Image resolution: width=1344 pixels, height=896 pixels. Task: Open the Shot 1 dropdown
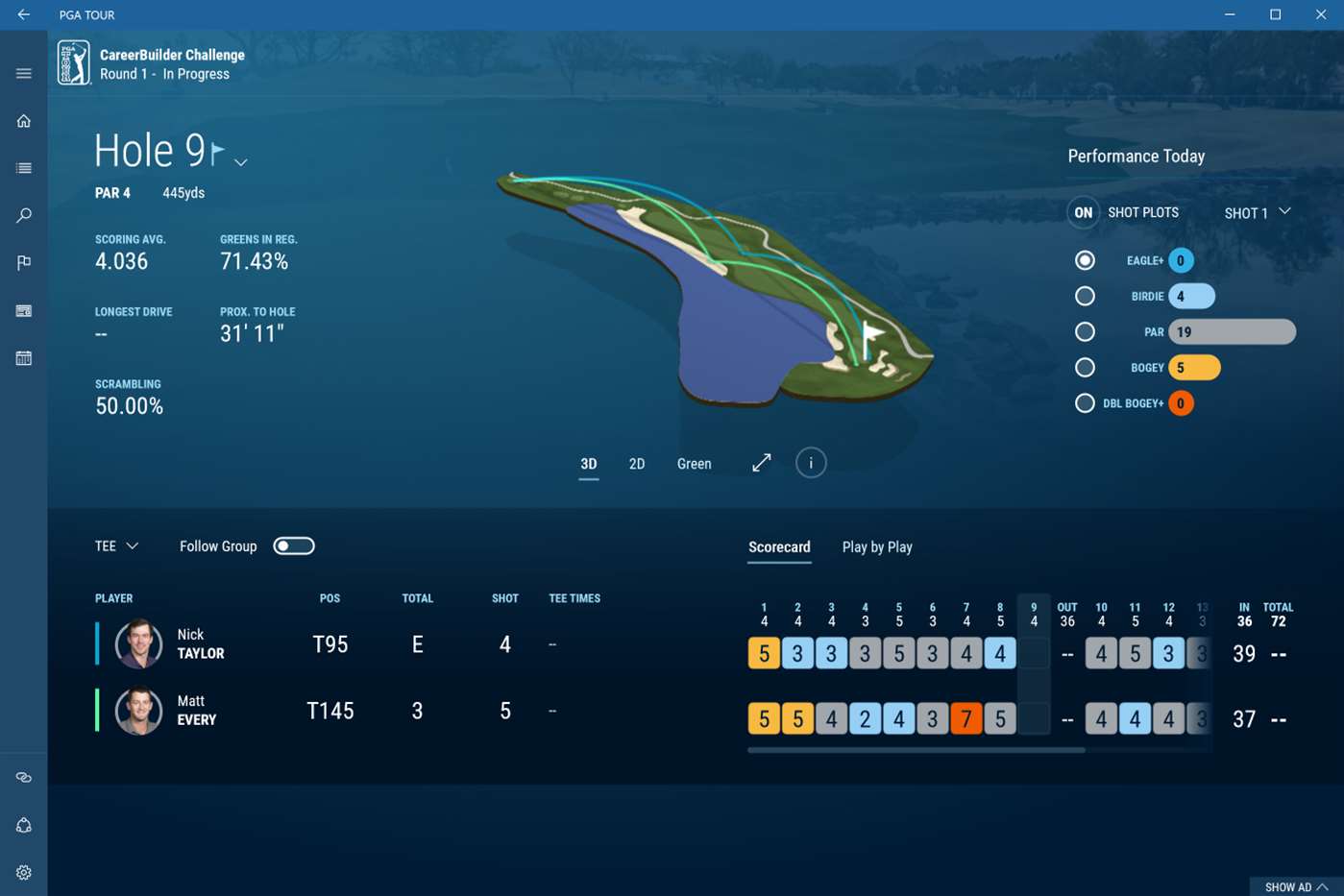tap(1257, 213)
